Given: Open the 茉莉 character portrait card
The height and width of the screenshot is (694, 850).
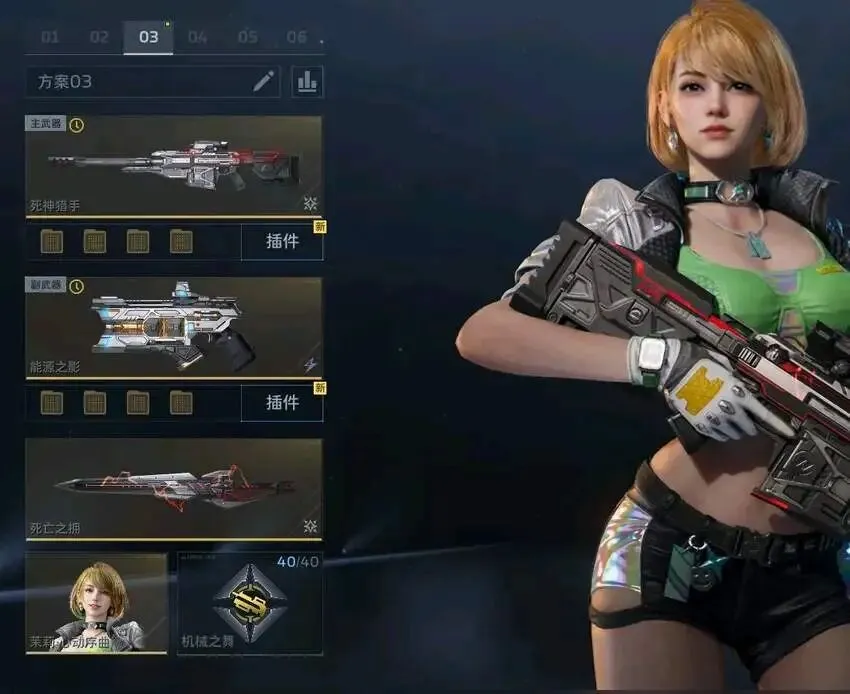Looking at the screenshot, I should (x=97, y=603).
